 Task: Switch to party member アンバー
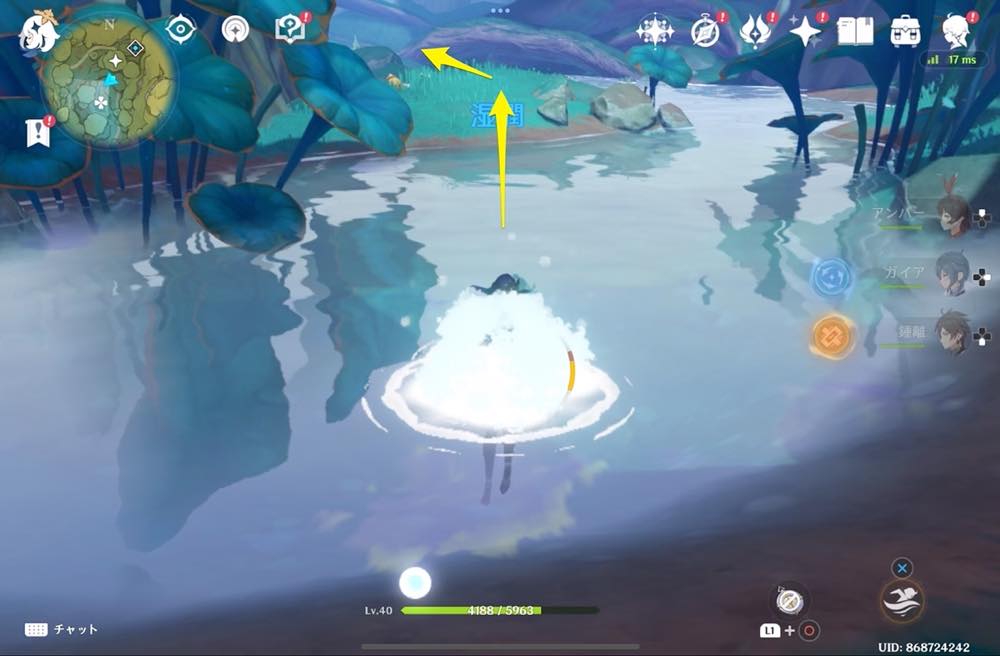[x=953, y=213]
